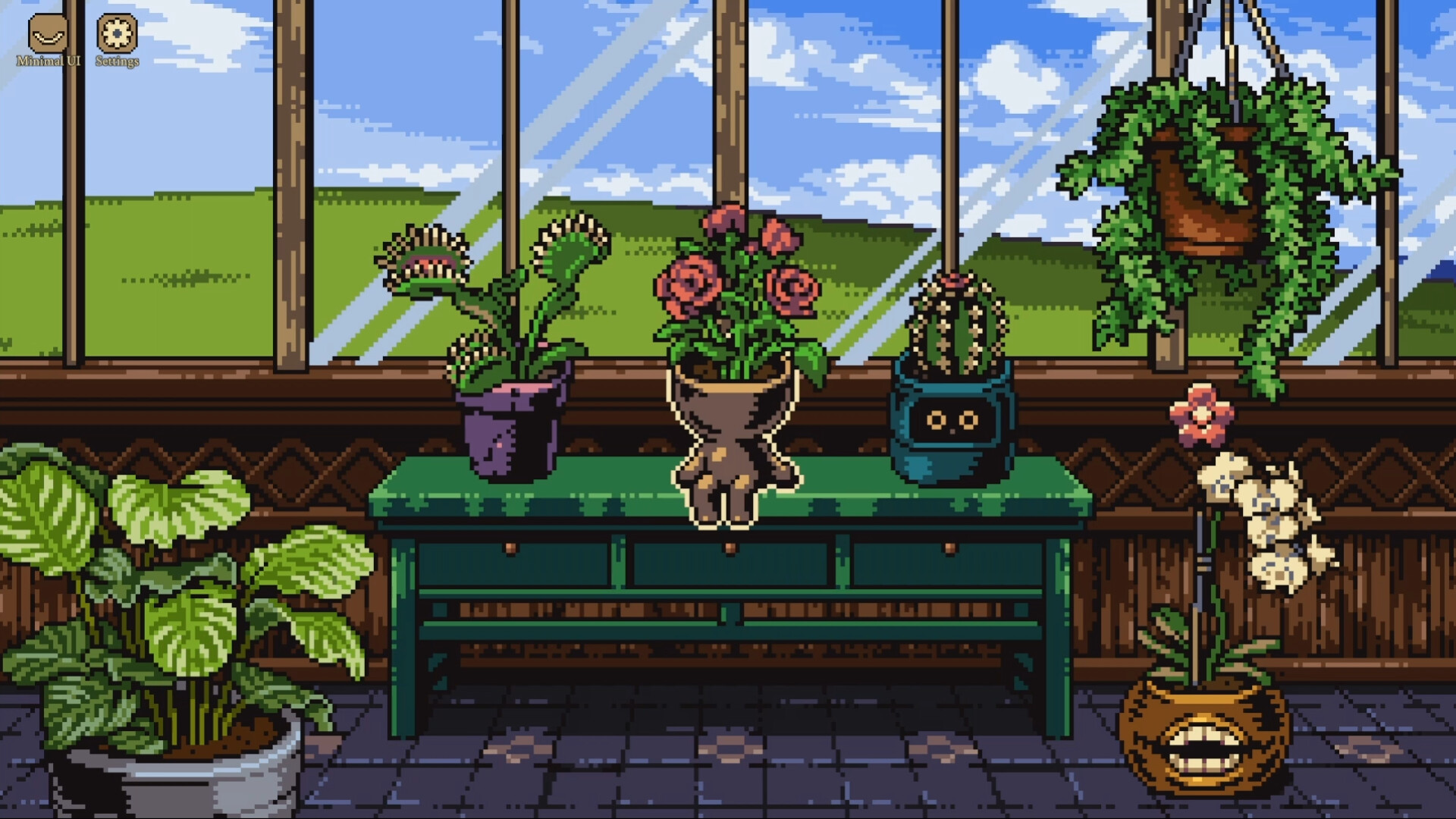This screenshot has height=819, width=1456.
Task: Click the eyes on the teal cactus pot
Action: [954, 419]
